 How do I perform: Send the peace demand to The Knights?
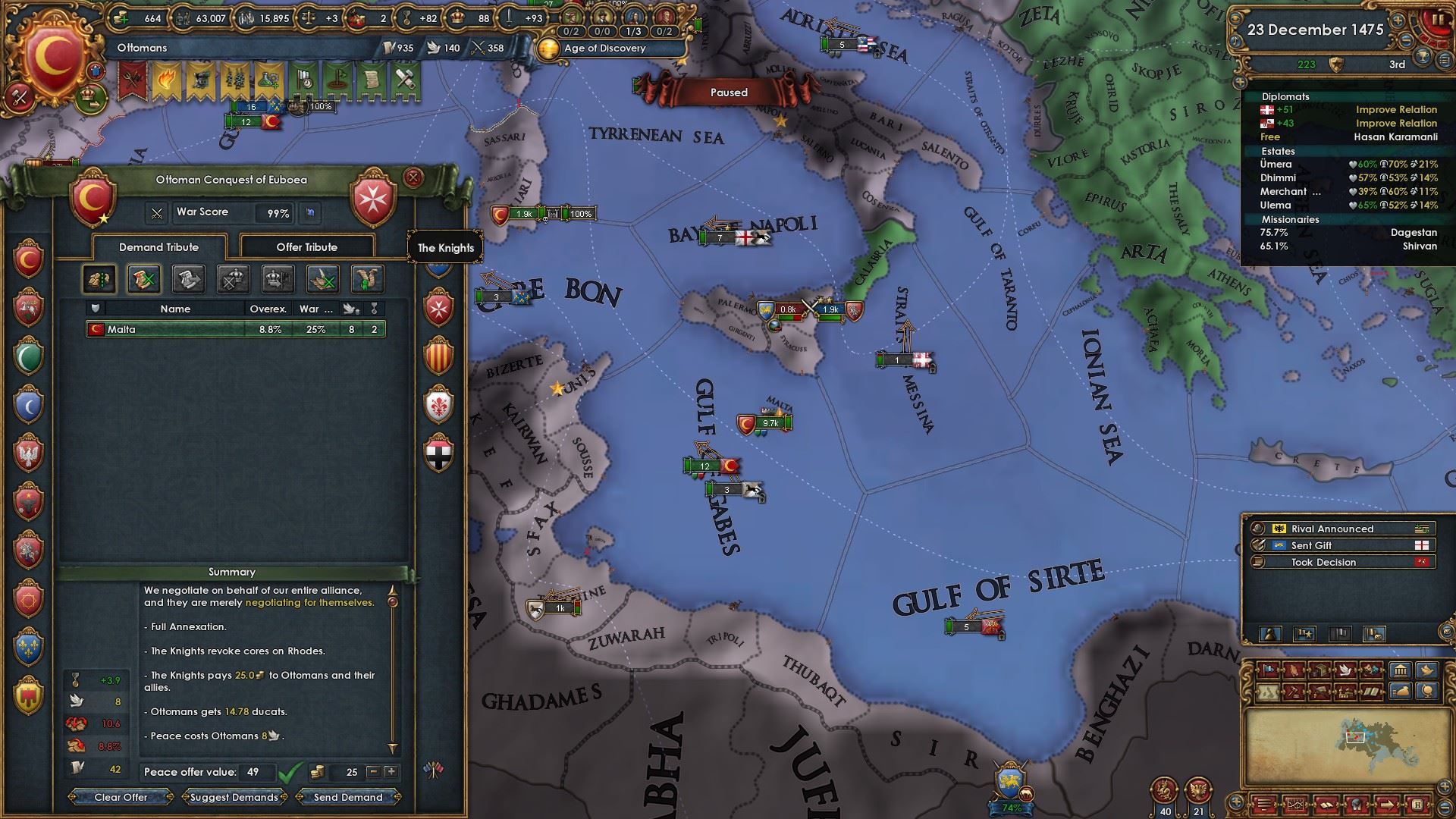(x=348, y=797)
